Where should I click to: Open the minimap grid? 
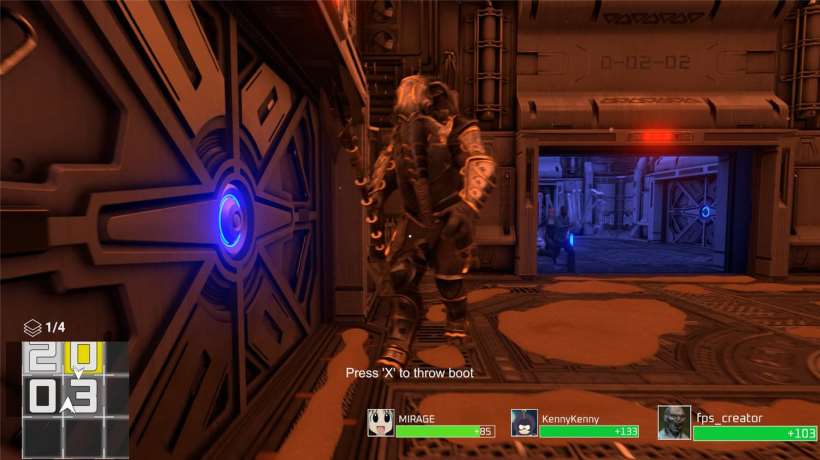[75, 399]
